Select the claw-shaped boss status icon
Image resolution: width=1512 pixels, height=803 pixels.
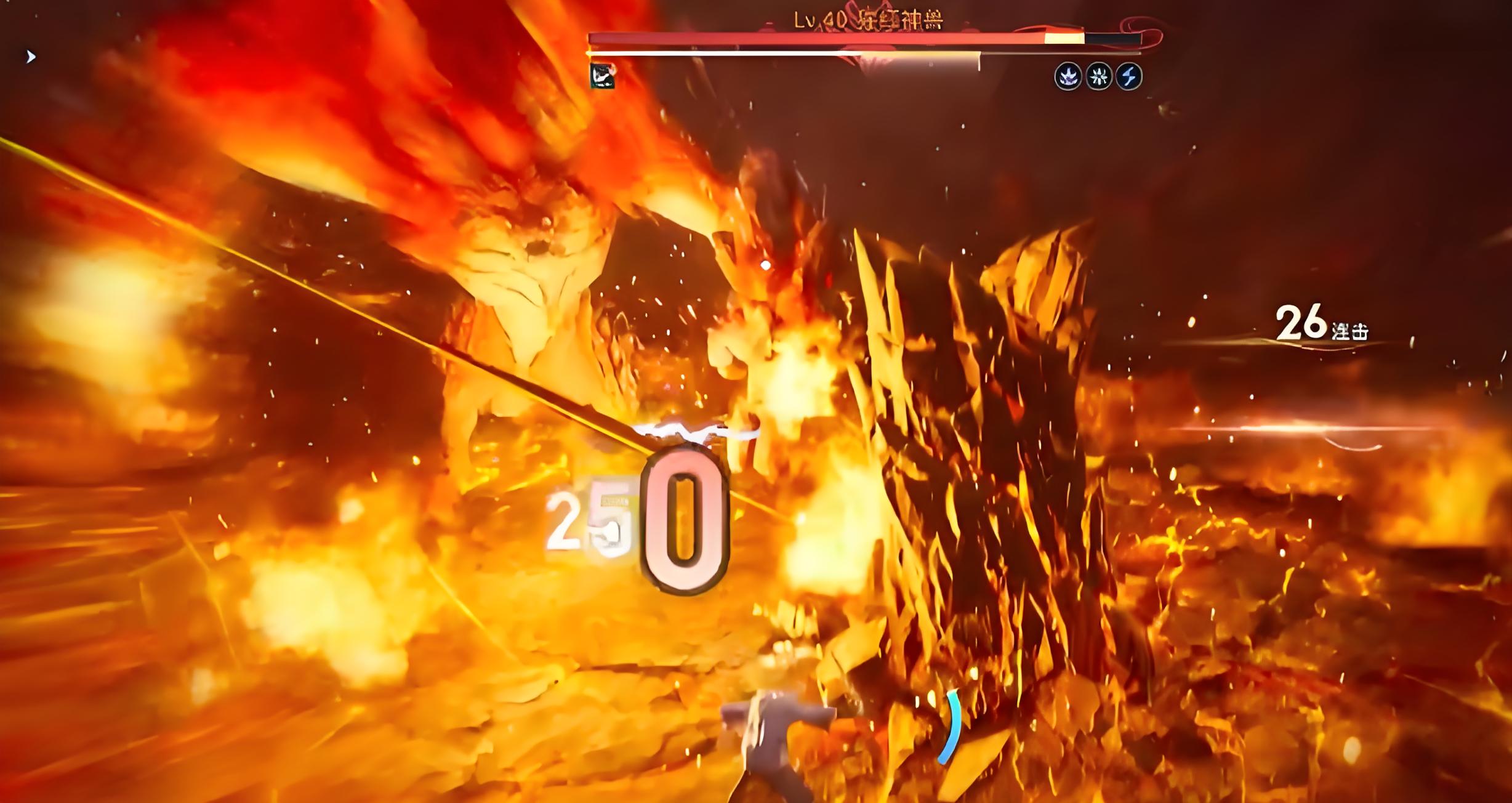pyautogui.click(x=1068, y=77)
